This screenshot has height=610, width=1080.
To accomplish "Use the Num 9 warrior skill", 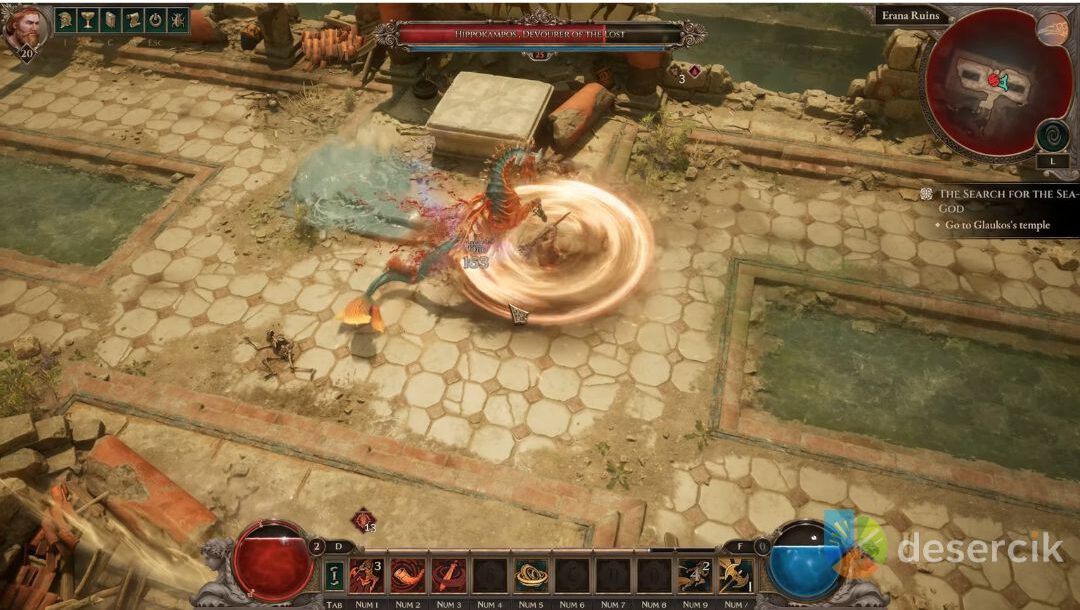I will click(x=695, y=575).
